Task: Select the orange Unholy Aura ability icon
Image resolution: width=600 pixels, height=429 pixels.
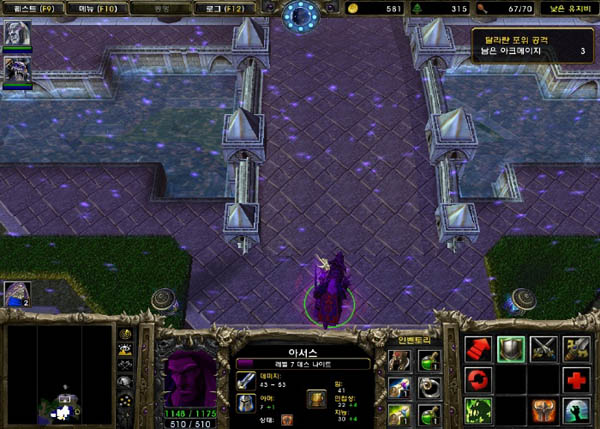Action: [x=543, y=410]
